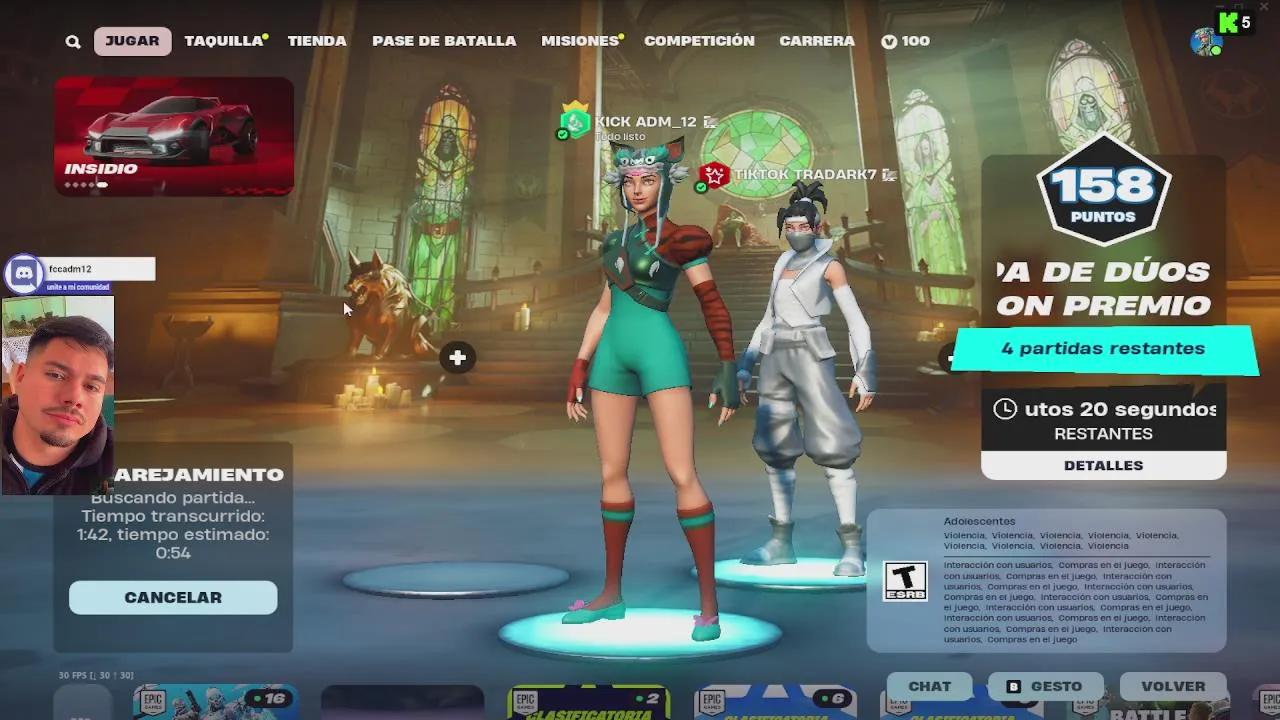The height and width of the screenshot is (720, 1280).
Task: Open the ESRB Teen rating icon
Action: pyautogui.click(x=905, y=580)
